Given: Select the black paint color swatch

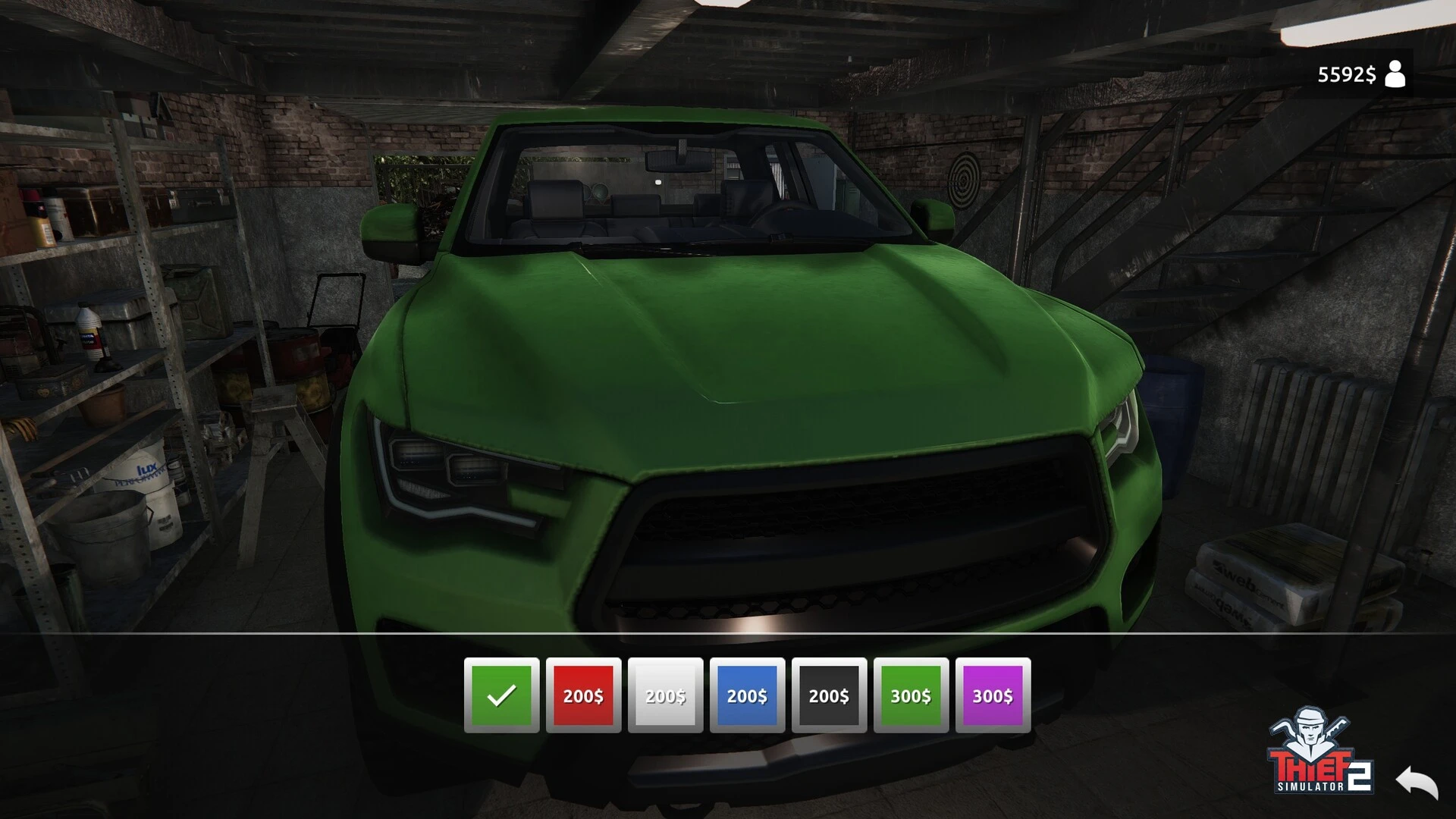Looking at the screenshot, I should click(x=829, y=695).
